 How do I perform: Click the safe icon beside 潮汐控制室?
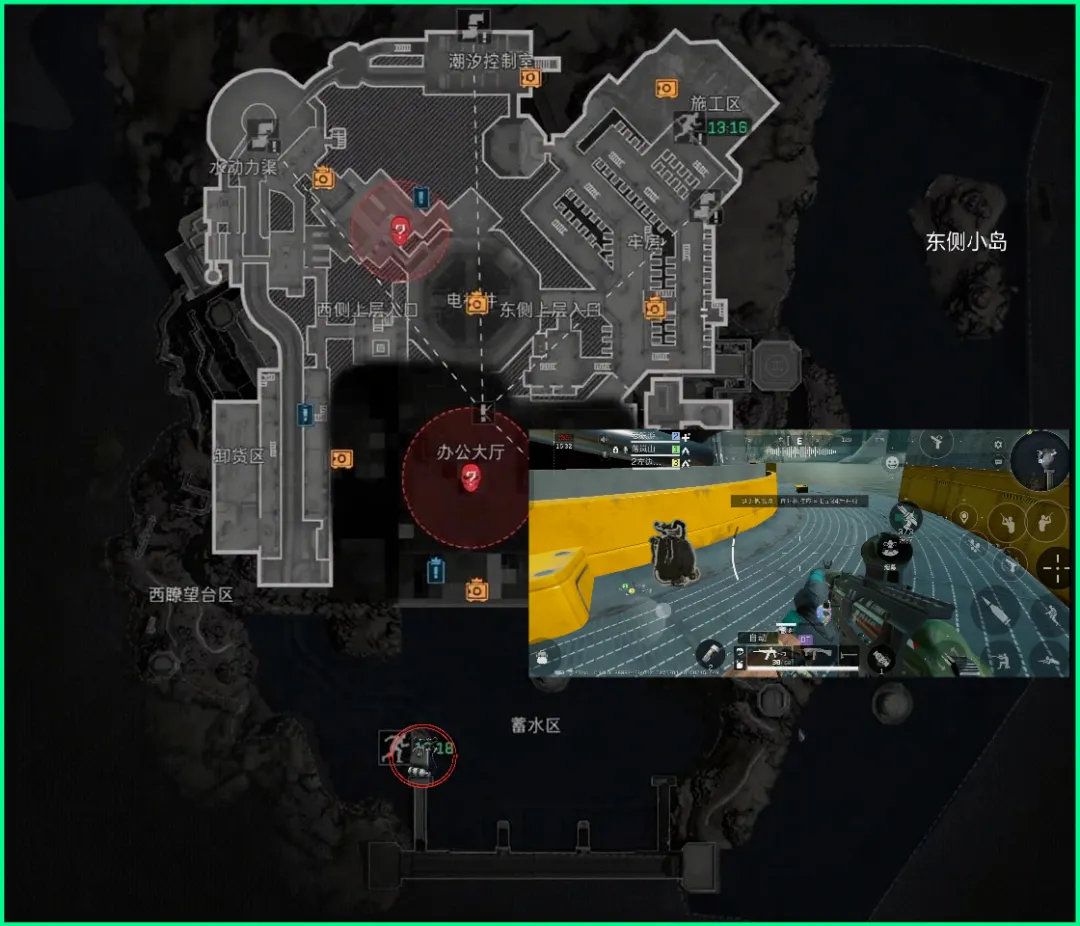pos(530,77)
